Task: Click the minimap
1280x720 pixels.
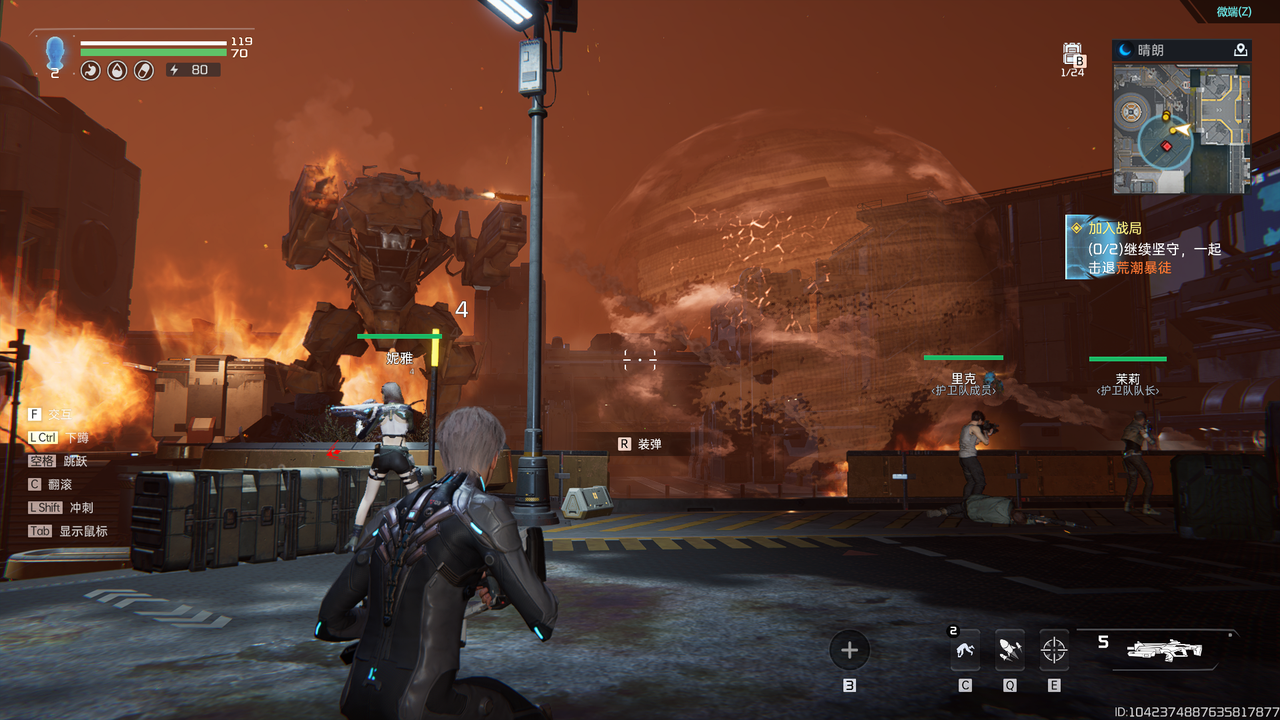Action: coord(1181,128)
